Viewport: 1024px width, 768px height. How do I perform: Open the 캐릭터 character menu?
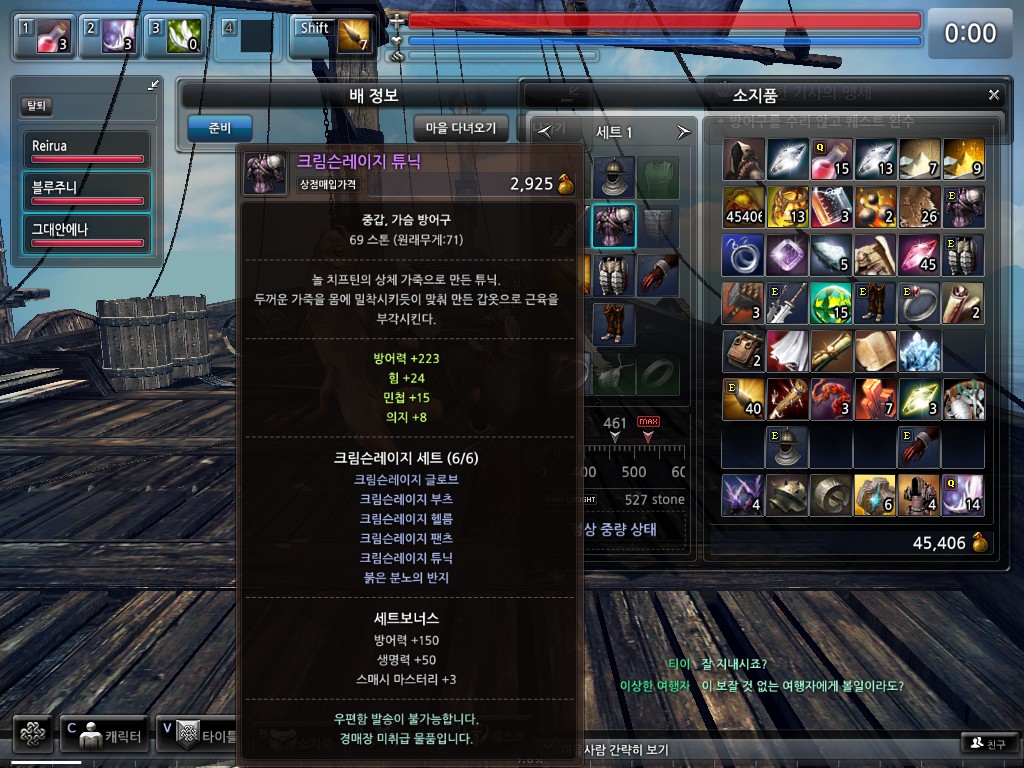(x=105, y=735)
